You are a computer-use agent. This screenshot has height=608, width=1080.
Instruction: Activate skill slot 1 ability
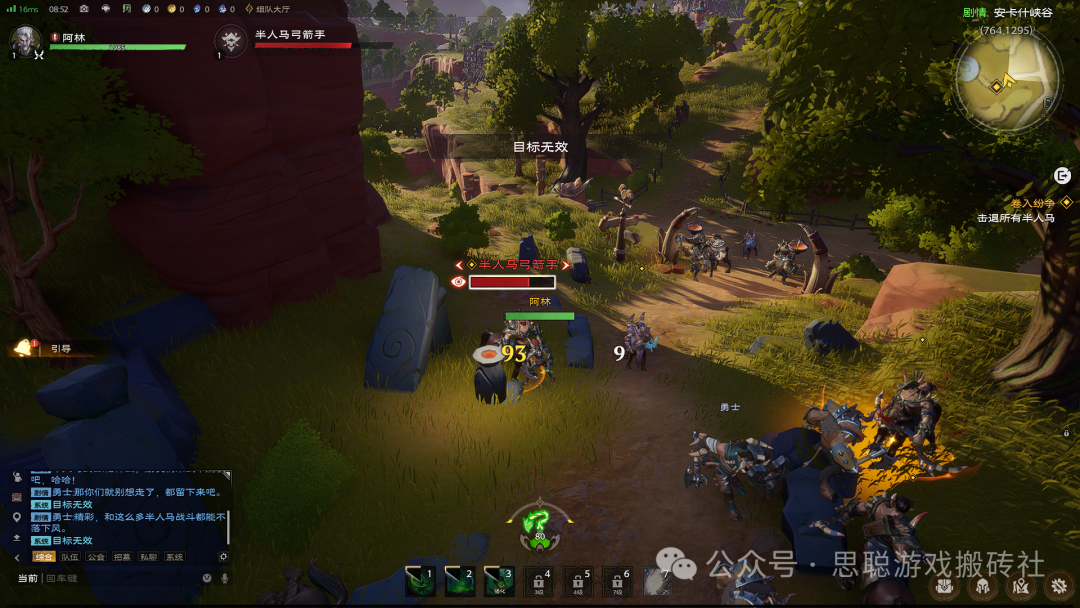(x=420, y=580)
